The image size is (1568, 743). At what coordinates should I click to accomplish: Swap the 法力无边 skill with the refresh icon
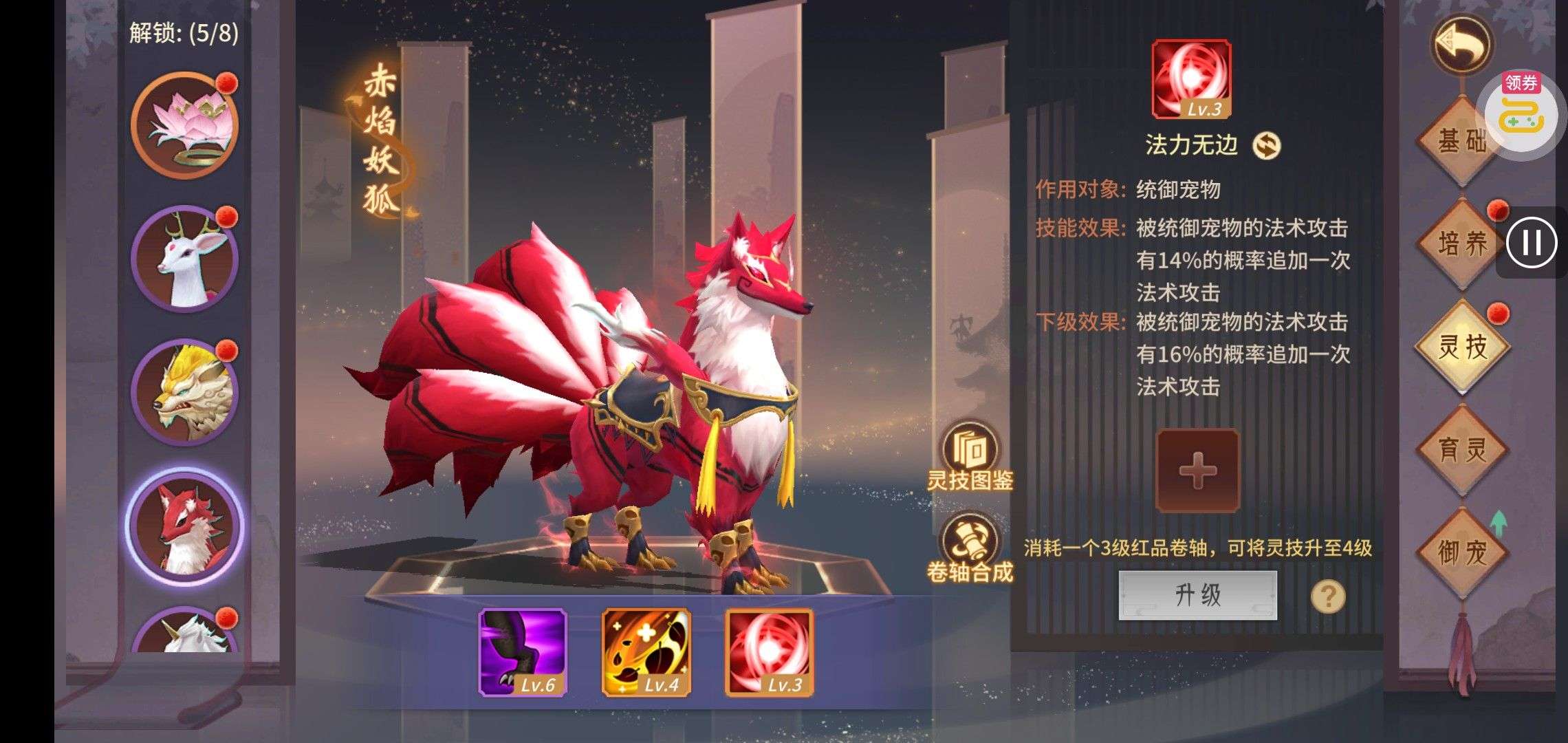(1266, 145)
